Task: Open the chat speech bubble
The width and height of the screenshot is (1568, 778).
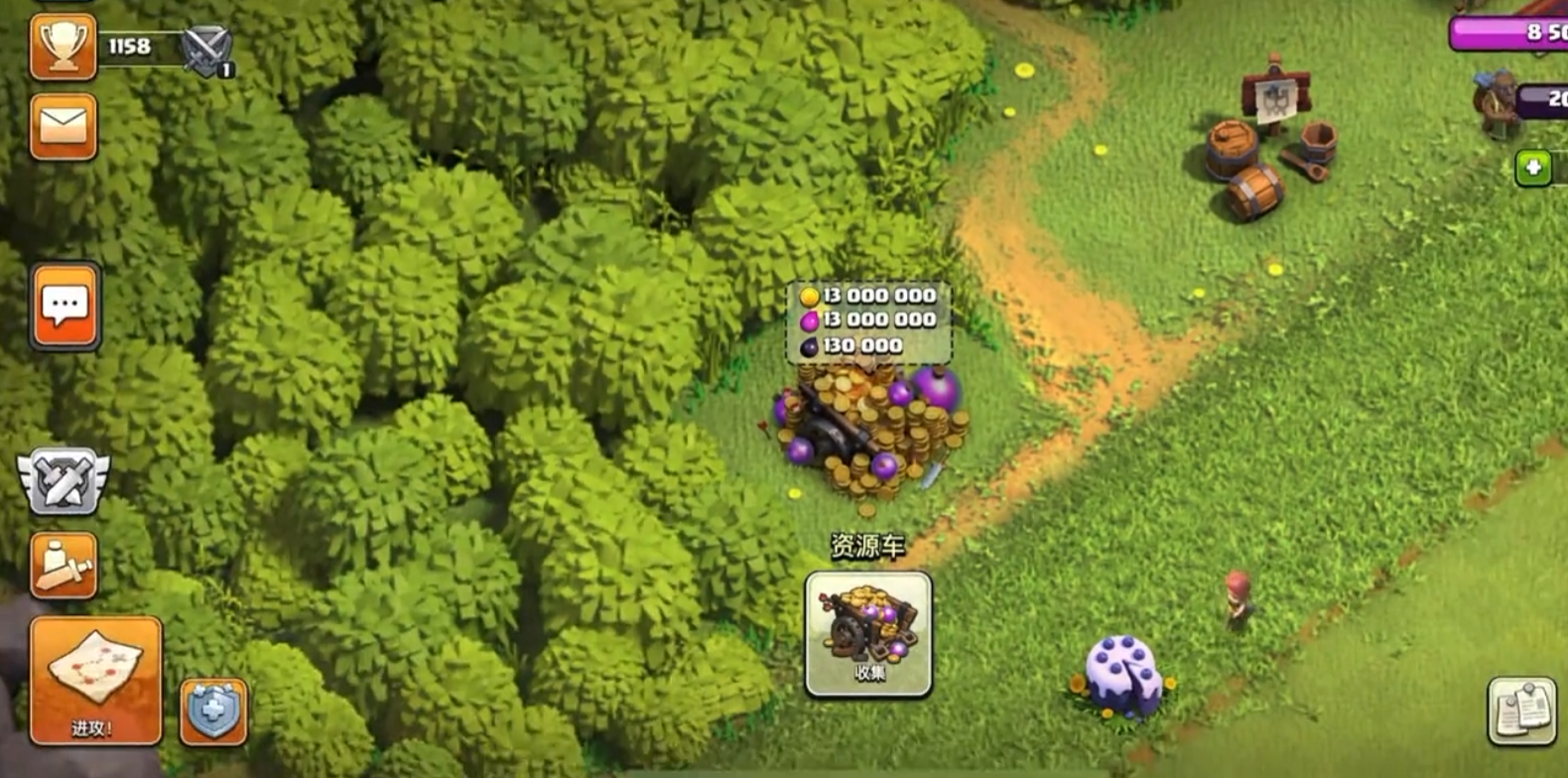Action: [65, 306]
